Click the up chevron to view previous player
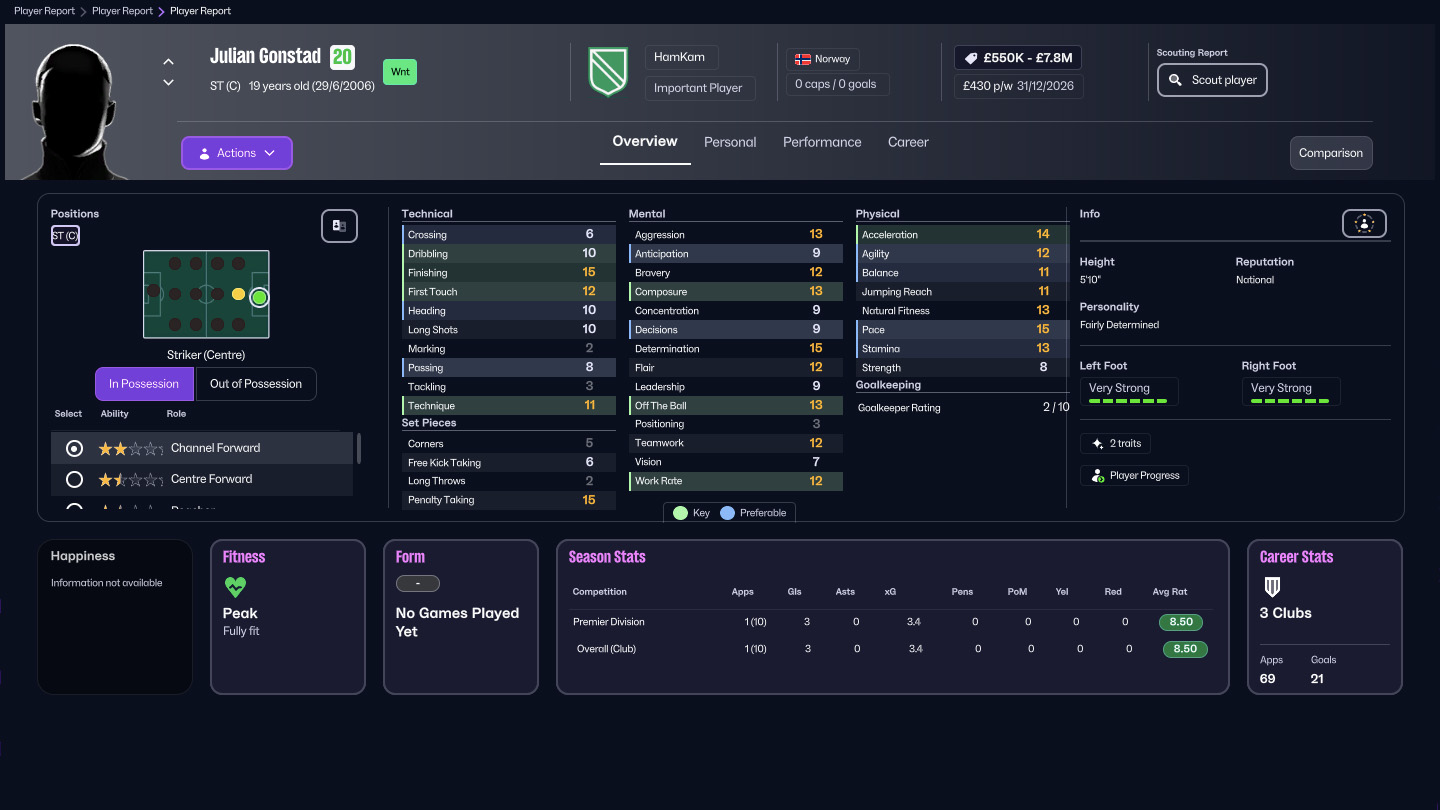Image resolution: width=1440 pixels, height=810 pixels. [168, 61]
